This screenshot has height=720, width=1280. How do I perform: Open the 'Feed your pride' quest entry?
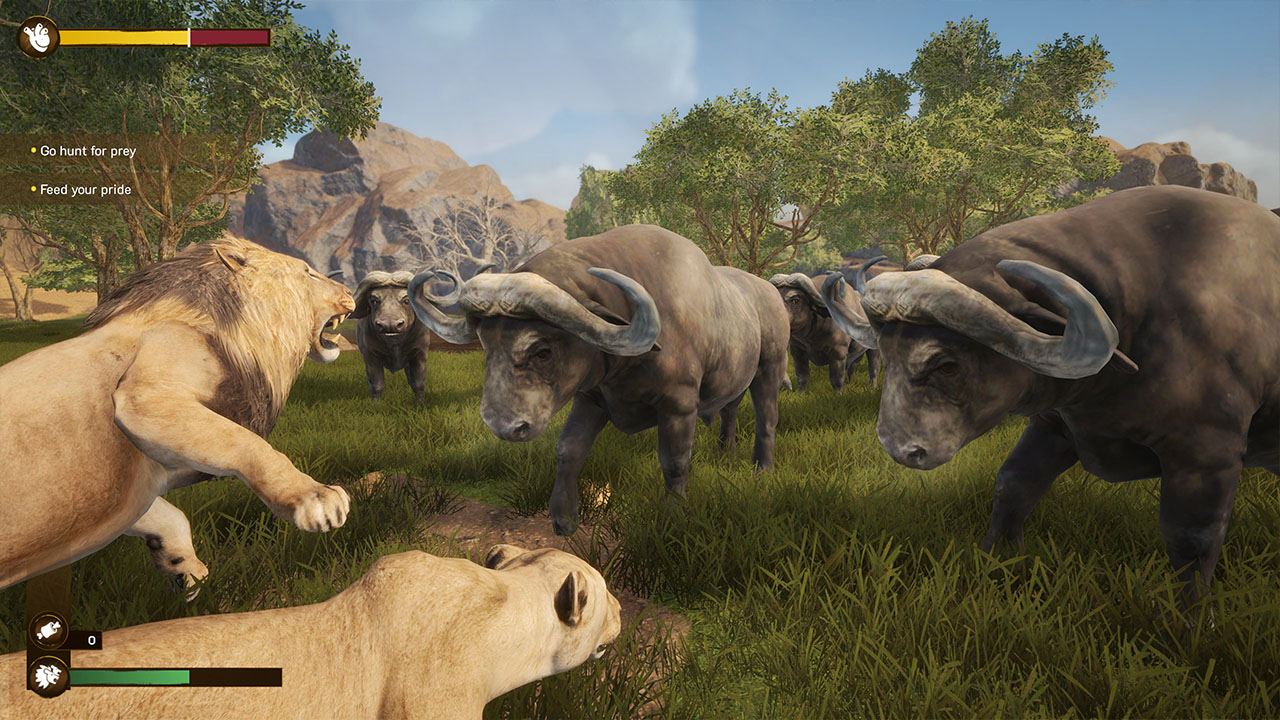(87, 188)
